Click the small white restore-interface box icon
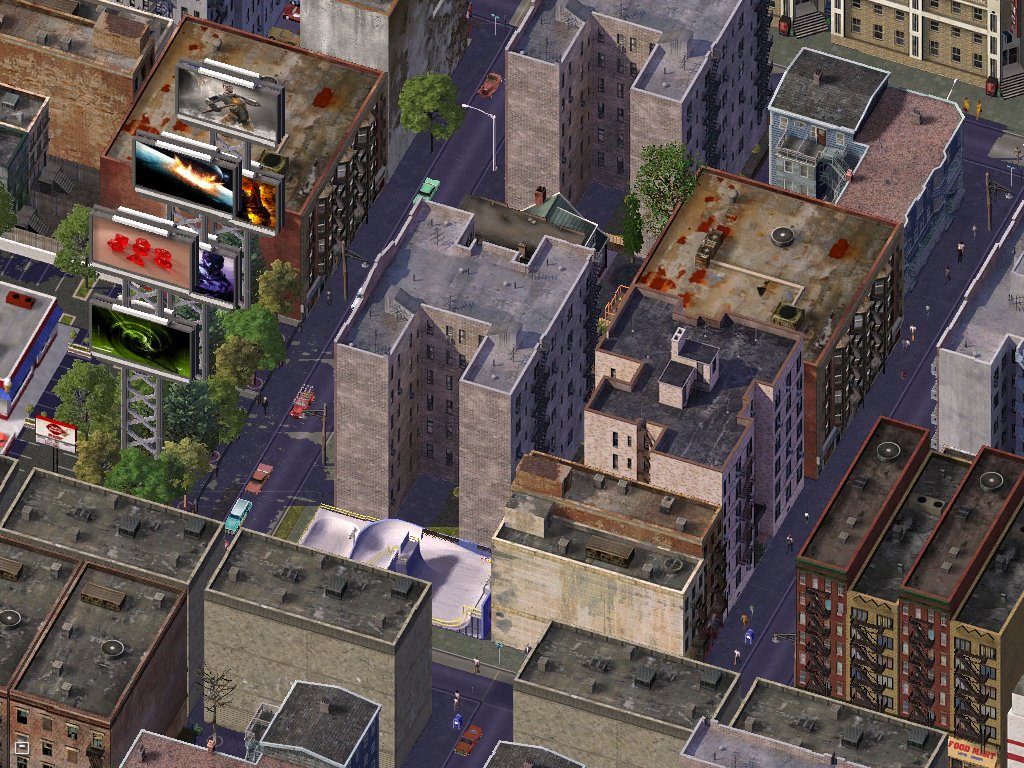 (x=21, y=746)
